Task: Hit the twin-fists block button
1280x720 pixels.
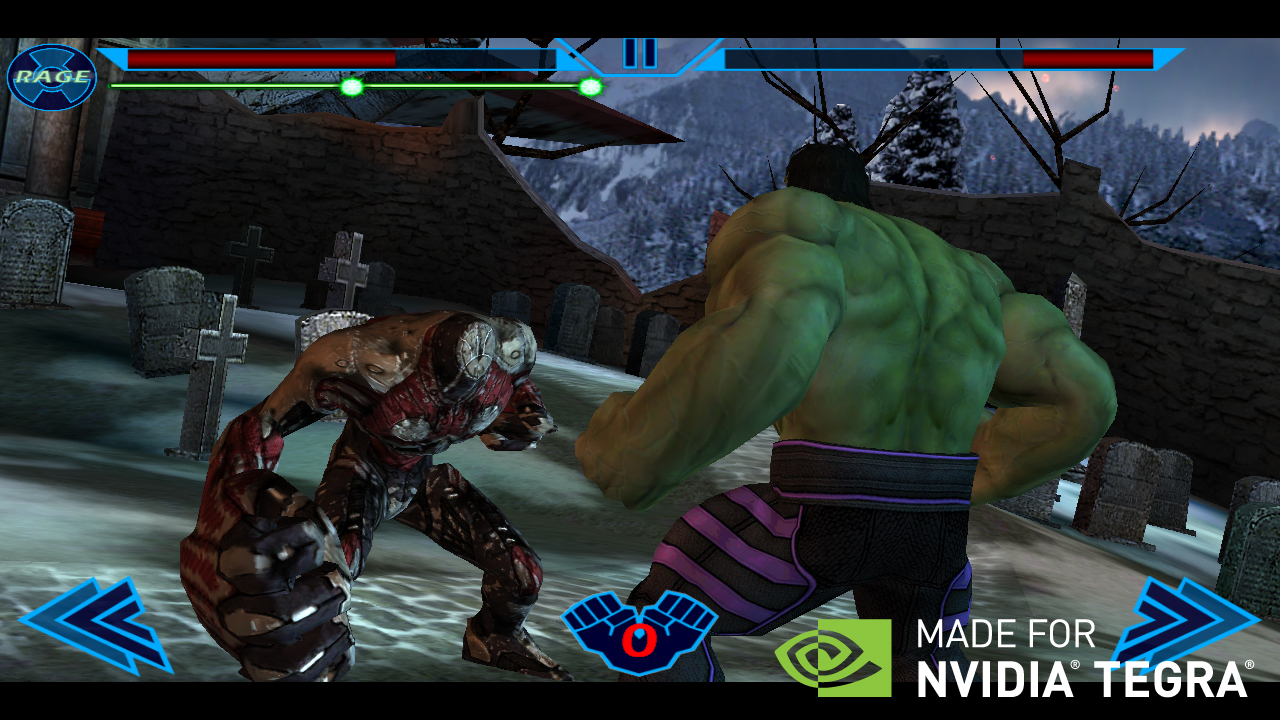Action: 639,630
